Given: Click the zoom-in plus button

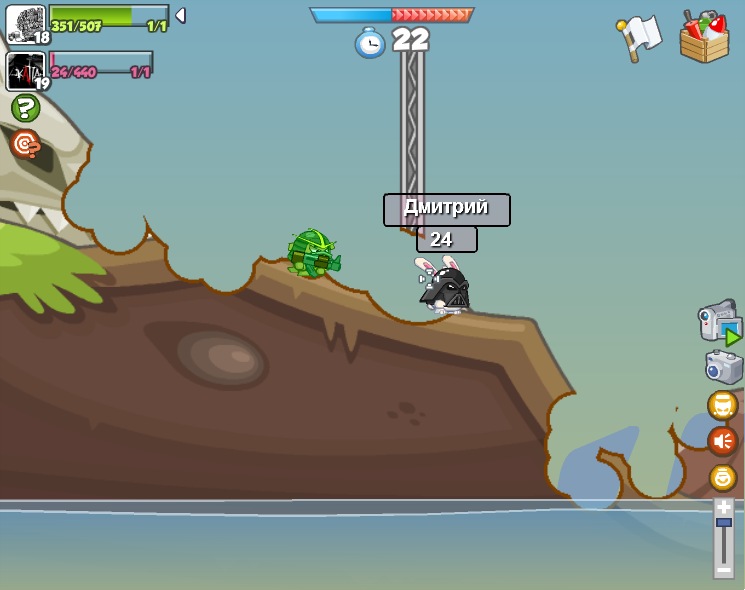Looking at the screenshot, I should 723,507.
